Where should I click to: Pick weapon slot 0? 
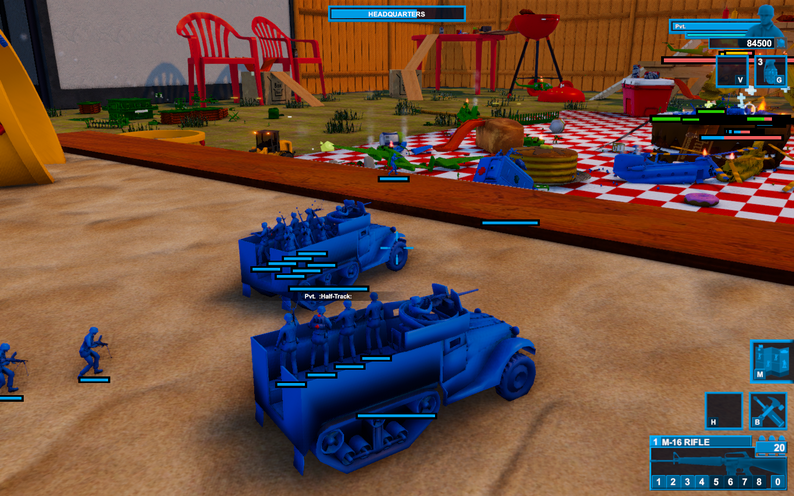coord(777,483)
